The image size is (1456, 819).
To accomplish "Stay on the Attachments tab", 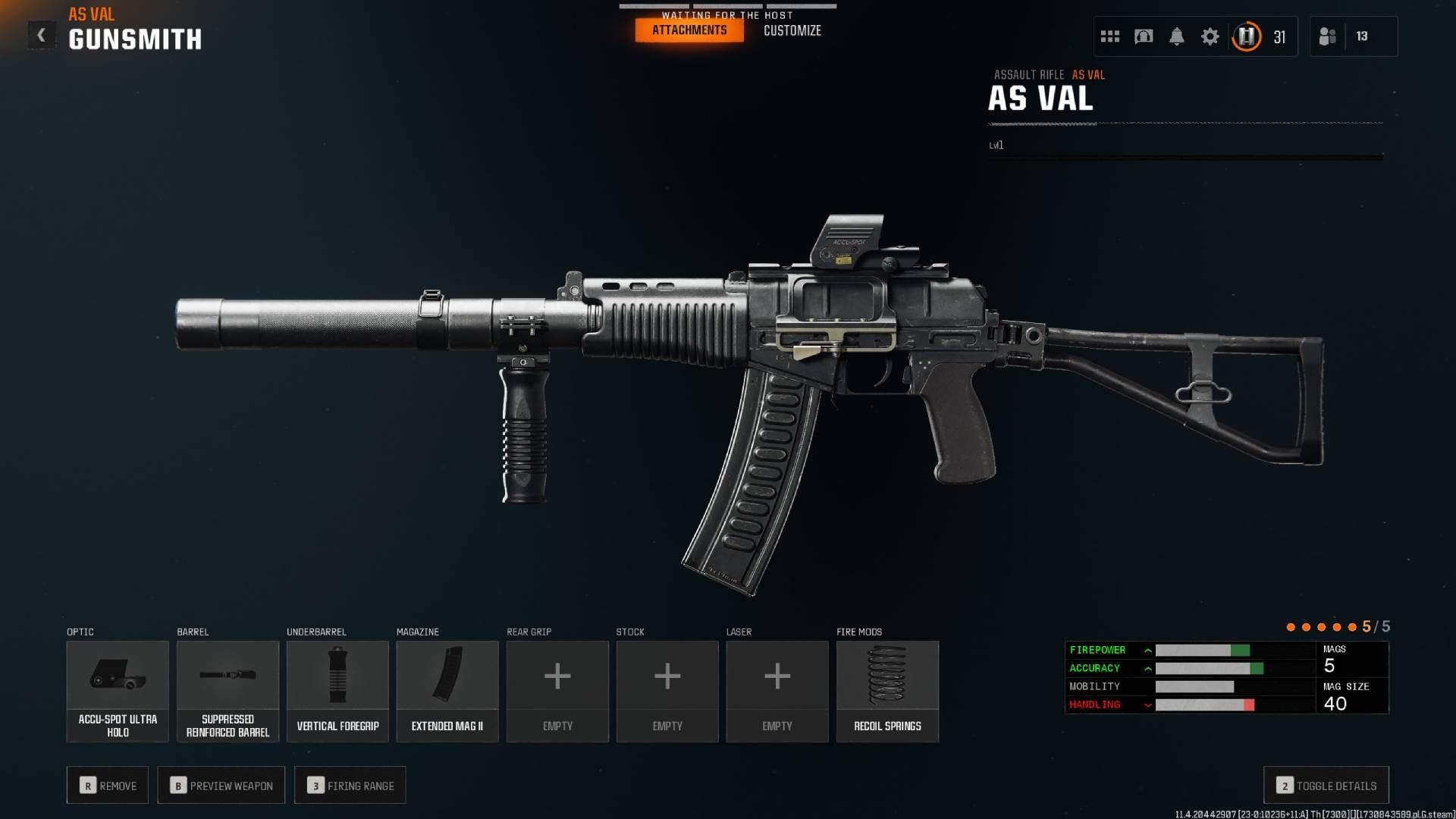I will [x=689, y=30].
